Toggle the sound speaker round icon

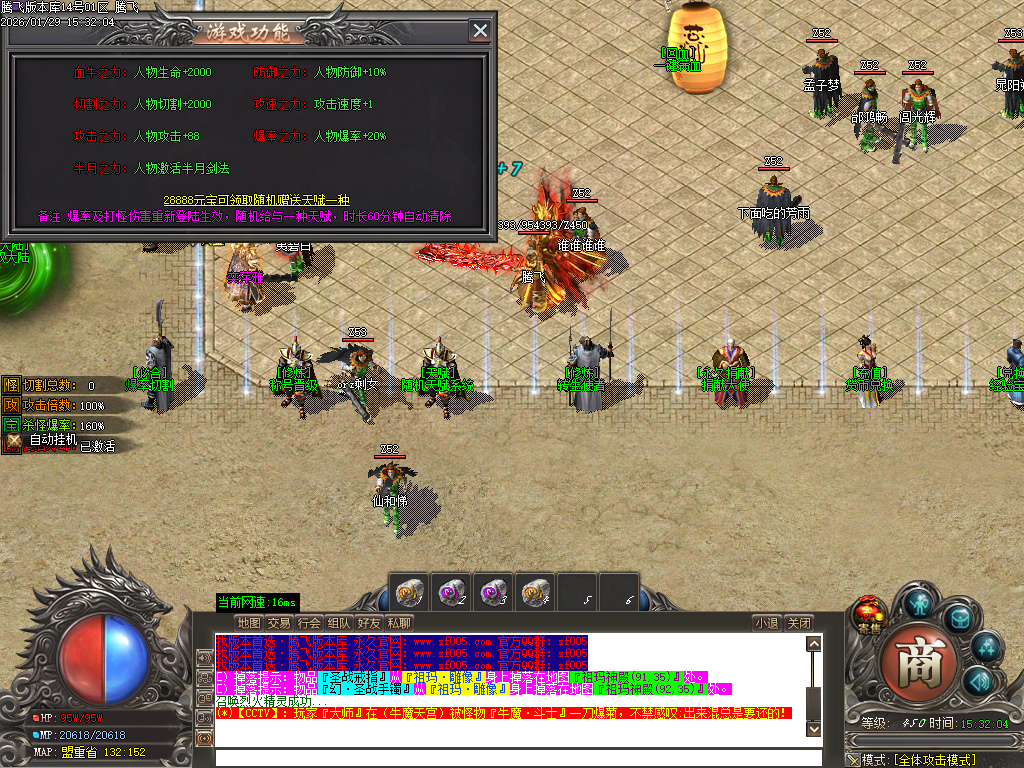click(x=977, y=681)
